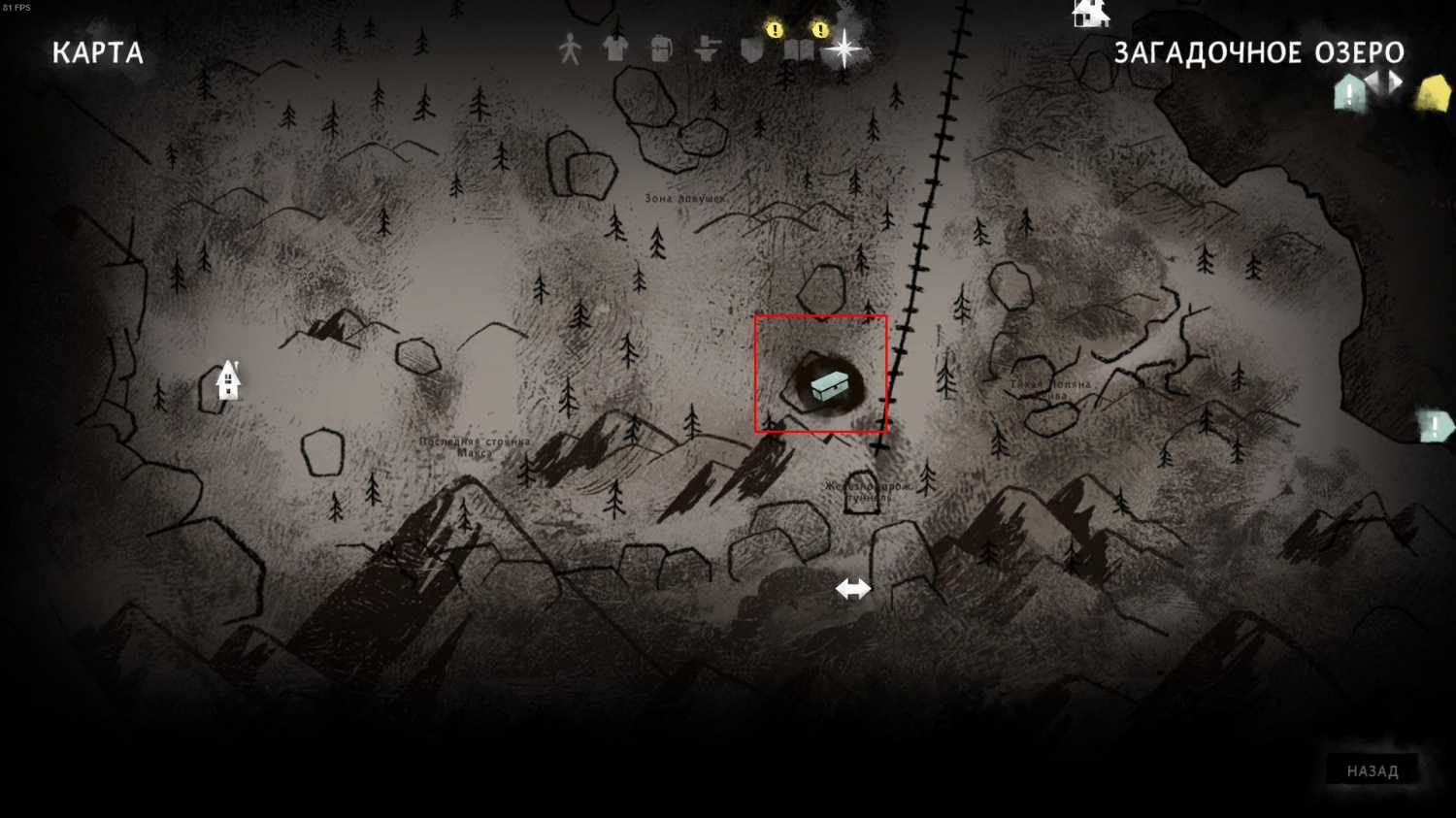
Task: Switch to the clothing tab
Action: (x=615, y=49)
